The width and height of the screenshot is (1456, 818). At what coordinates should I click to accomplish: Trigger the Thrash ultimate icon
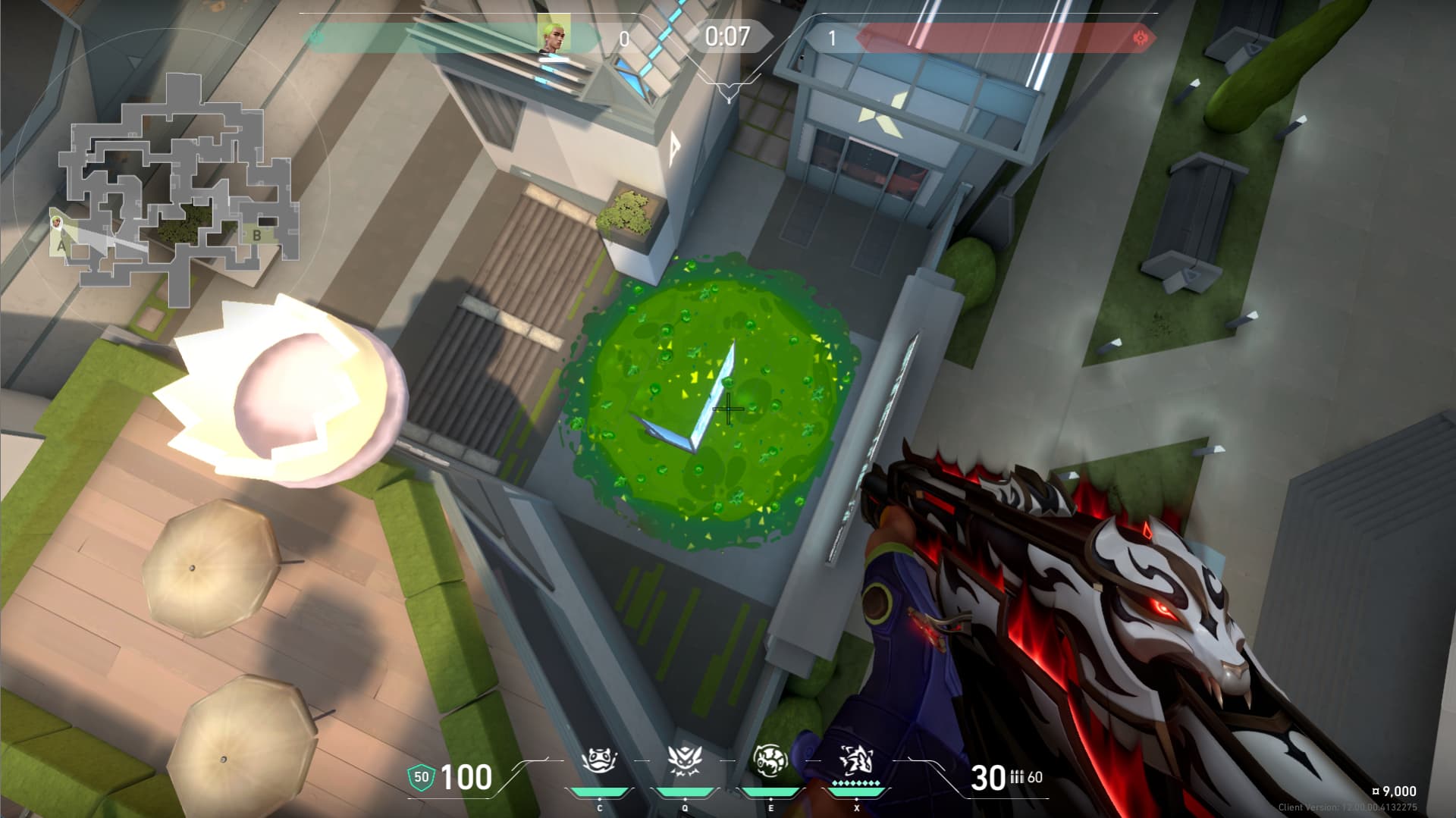[x=856, y=760]
